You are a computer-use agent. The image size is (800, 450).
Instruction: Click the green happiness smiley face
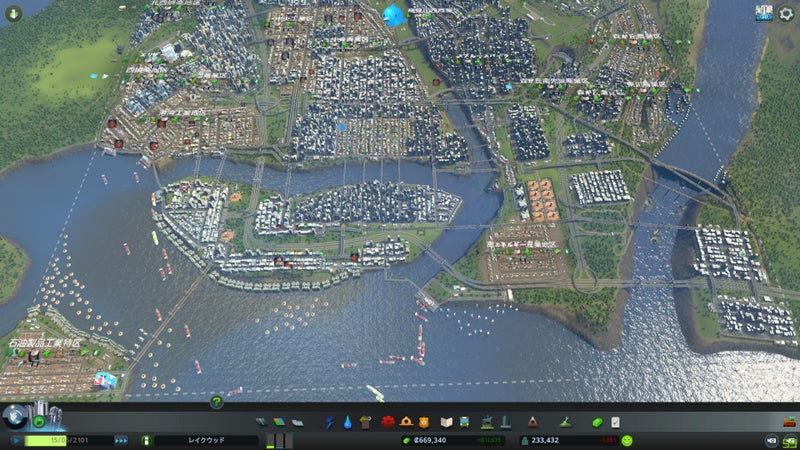tap(627, 440)
